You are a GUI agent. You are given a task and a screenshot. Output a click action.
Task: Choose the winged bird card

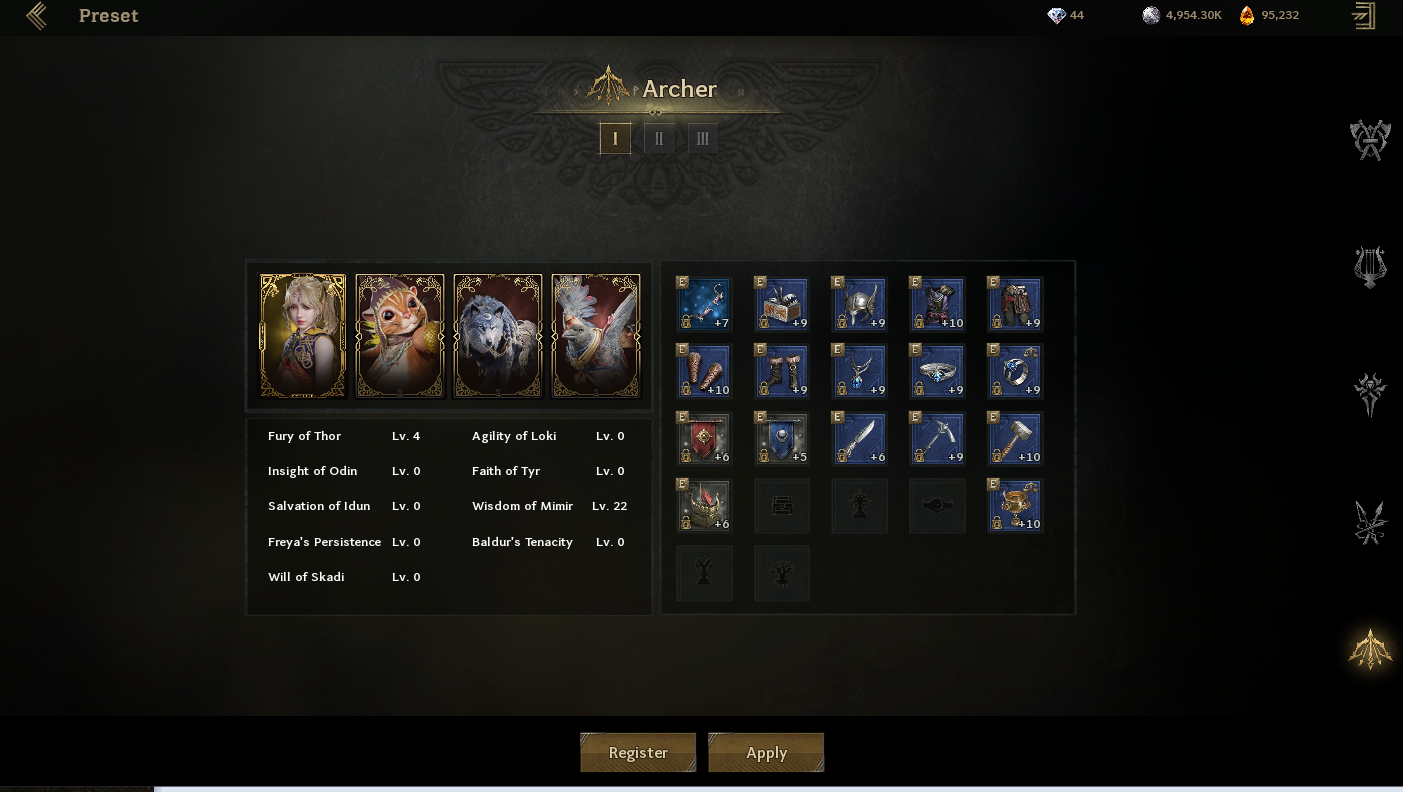tap(596, 336)
